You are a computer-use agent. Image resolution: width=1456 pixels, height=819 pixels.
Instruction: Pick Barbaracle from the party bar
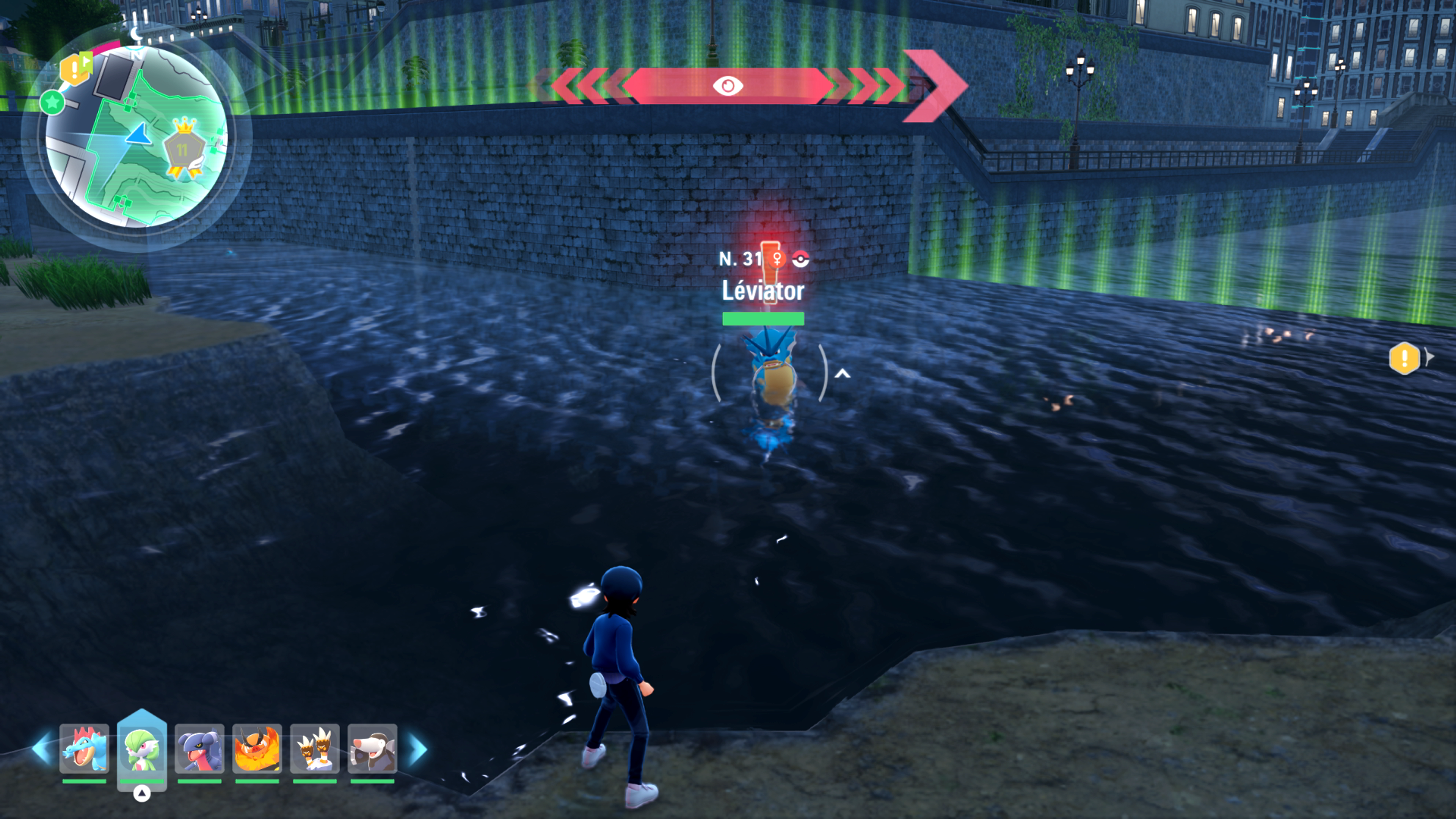click(x=315, y=749)
